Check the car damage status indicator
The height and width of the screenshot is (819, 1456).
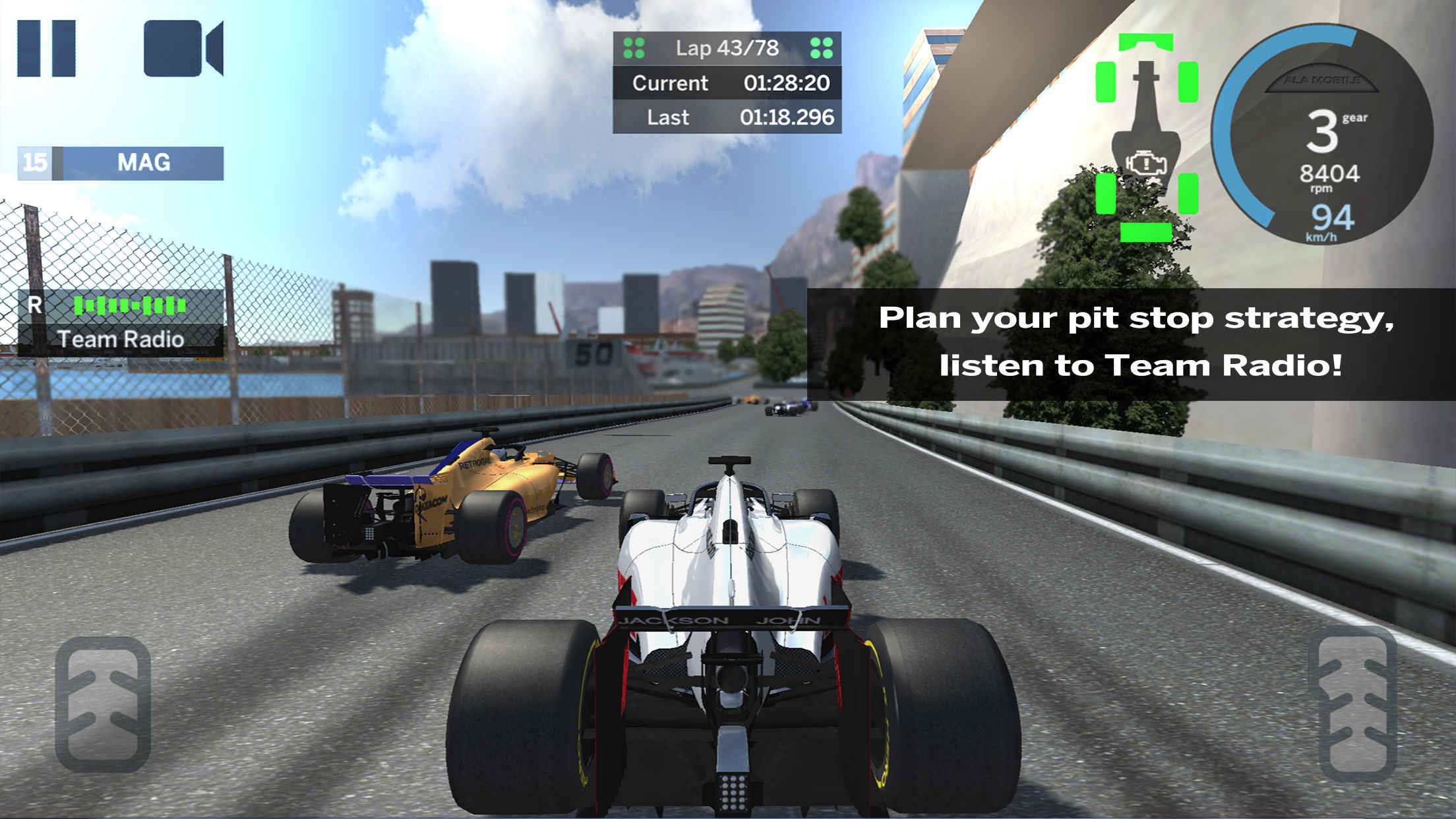pos(1147,136)
